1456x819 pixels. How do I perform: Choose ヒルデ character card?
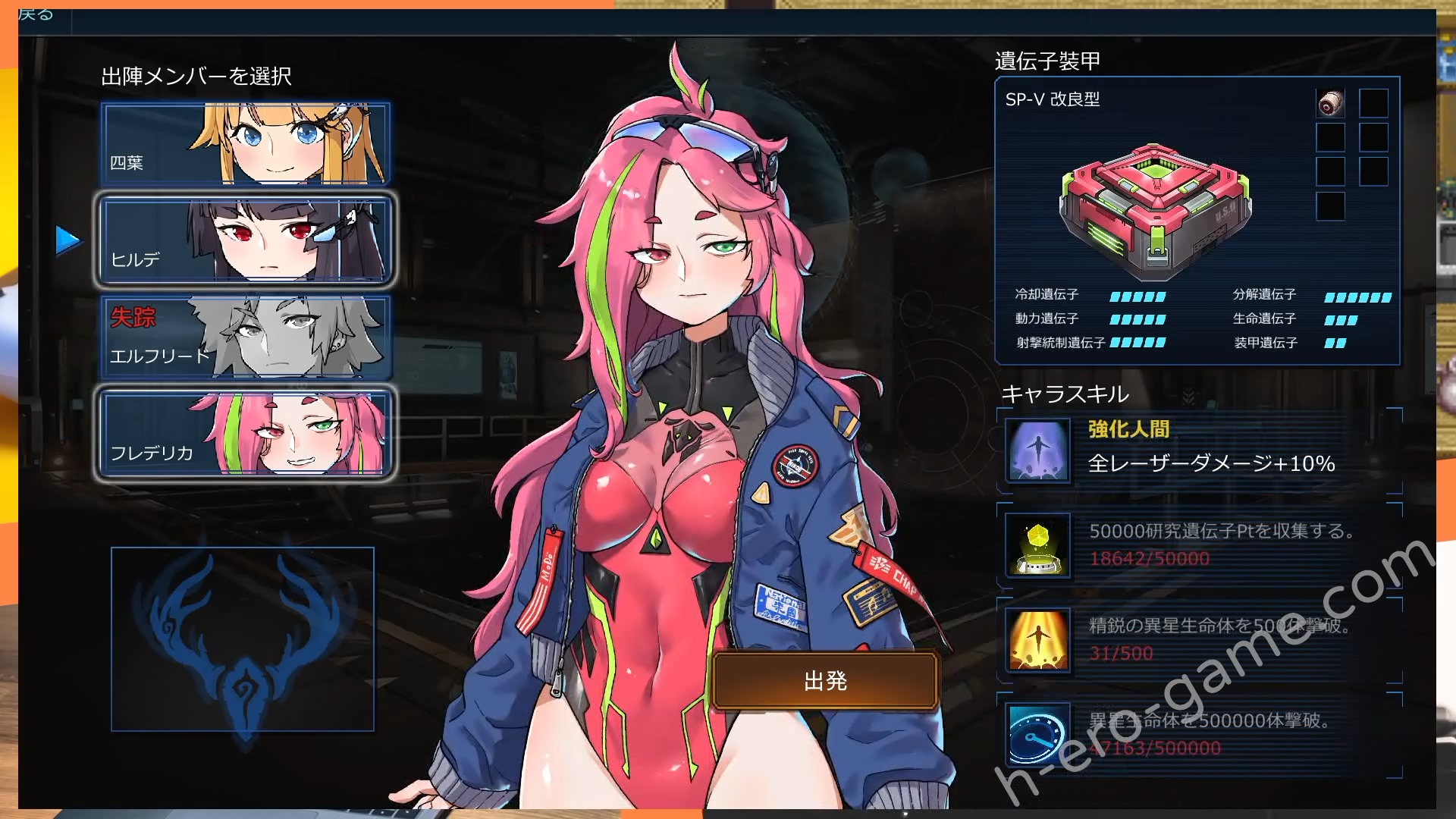pyautogui.click(x=245, y=240)
